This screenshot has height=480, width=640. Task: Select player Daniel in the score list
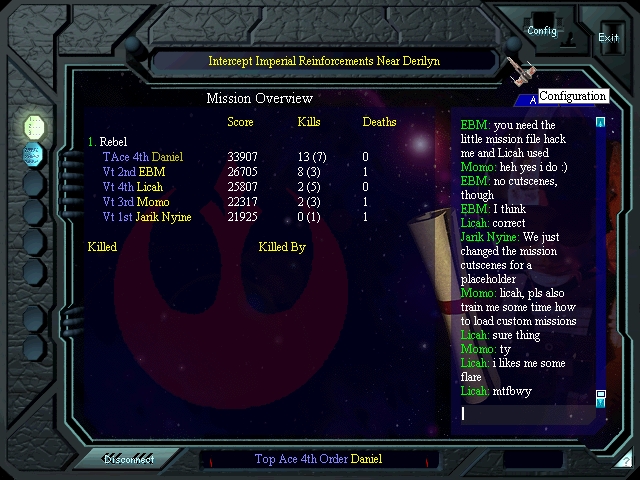click(x=142, y=157)
